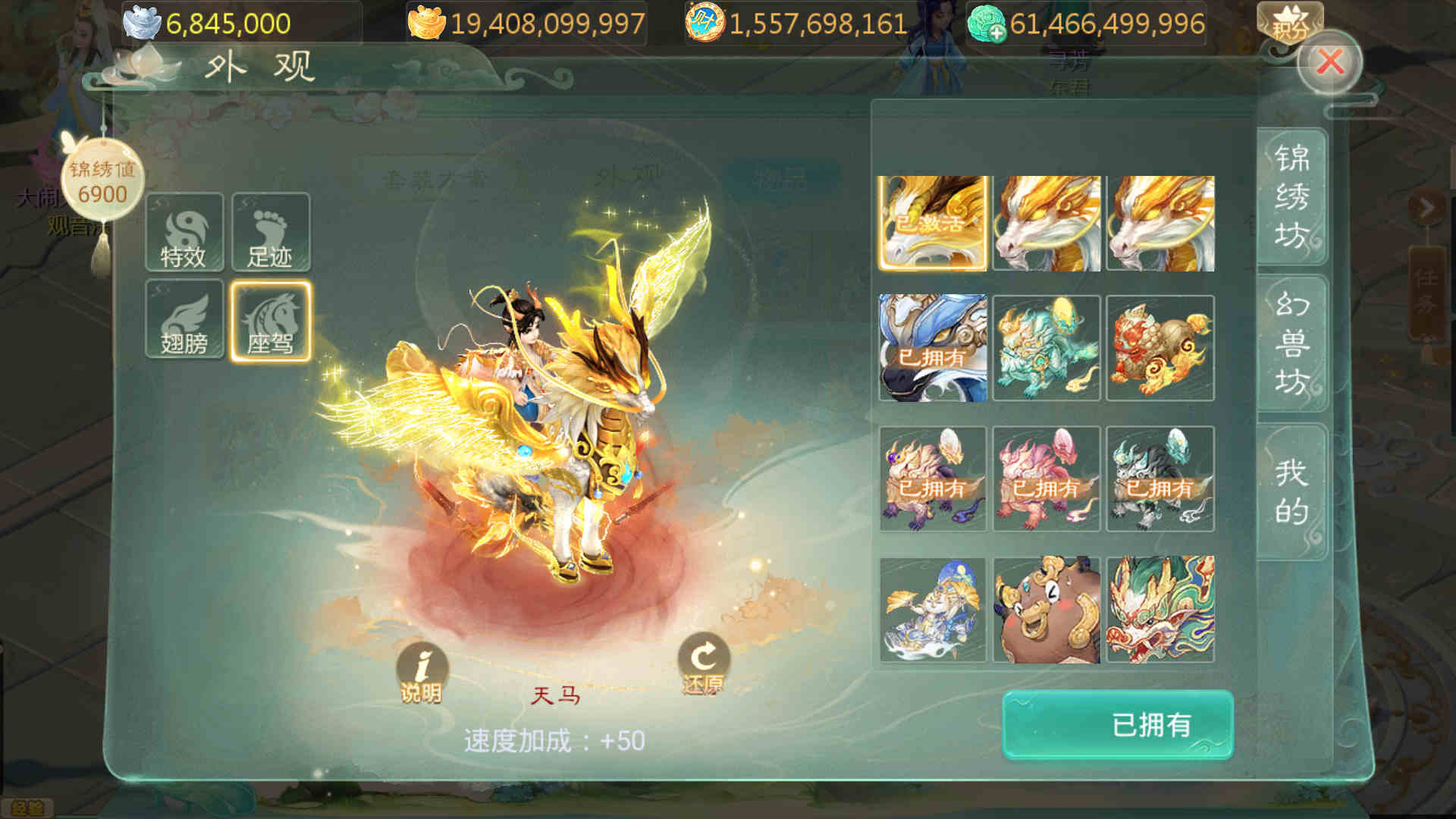
Task: Click the green 已拥有 button
Action: point(1118,725)
